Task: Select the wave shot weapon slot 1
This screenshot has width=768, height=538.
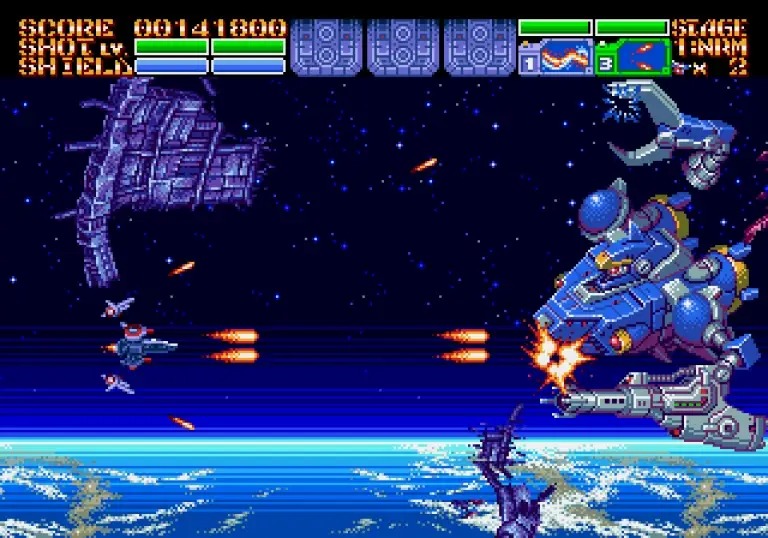Action: tap(556, 57)
